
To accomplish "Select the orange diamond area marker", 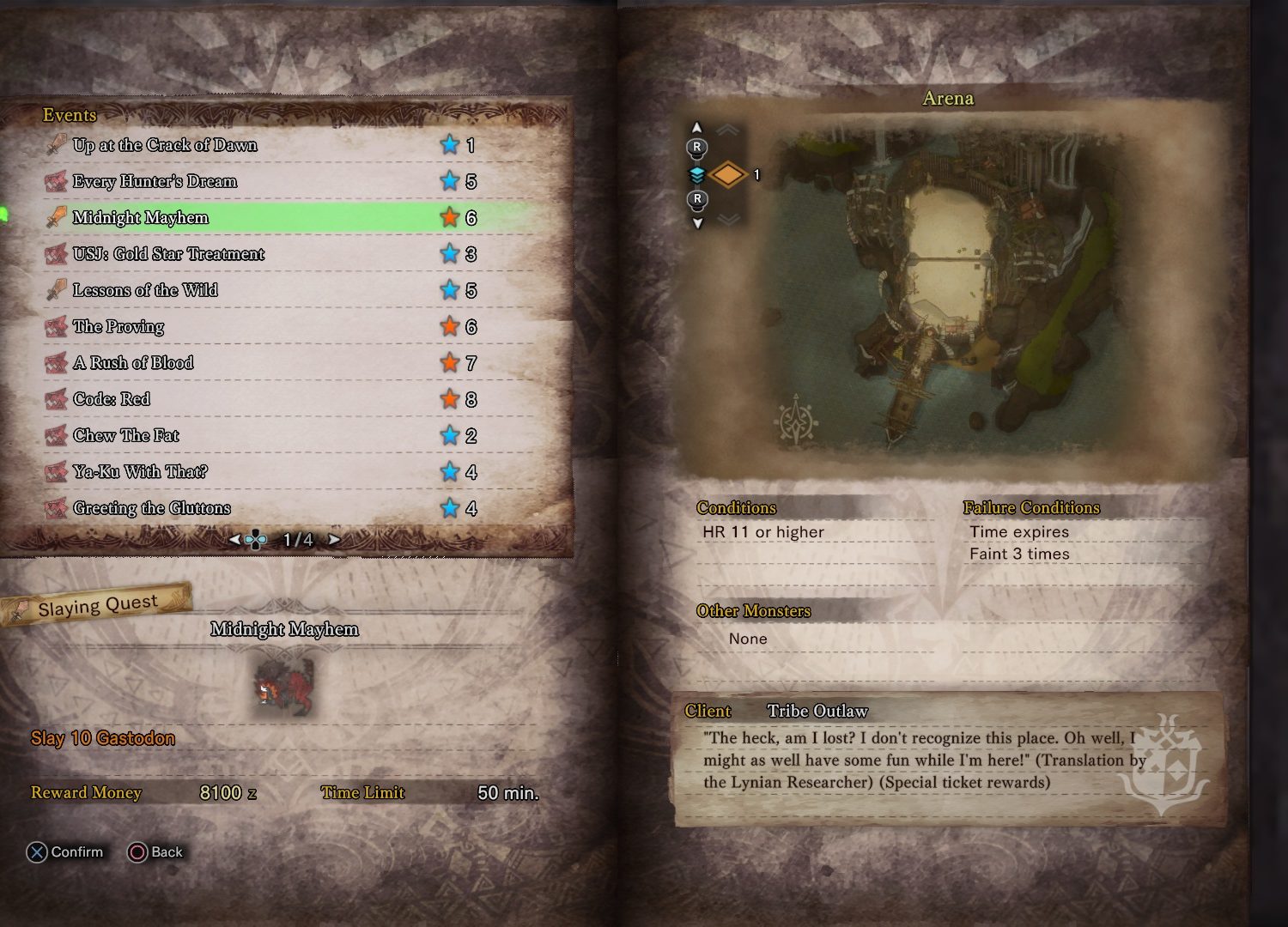I will pos(728,175).
